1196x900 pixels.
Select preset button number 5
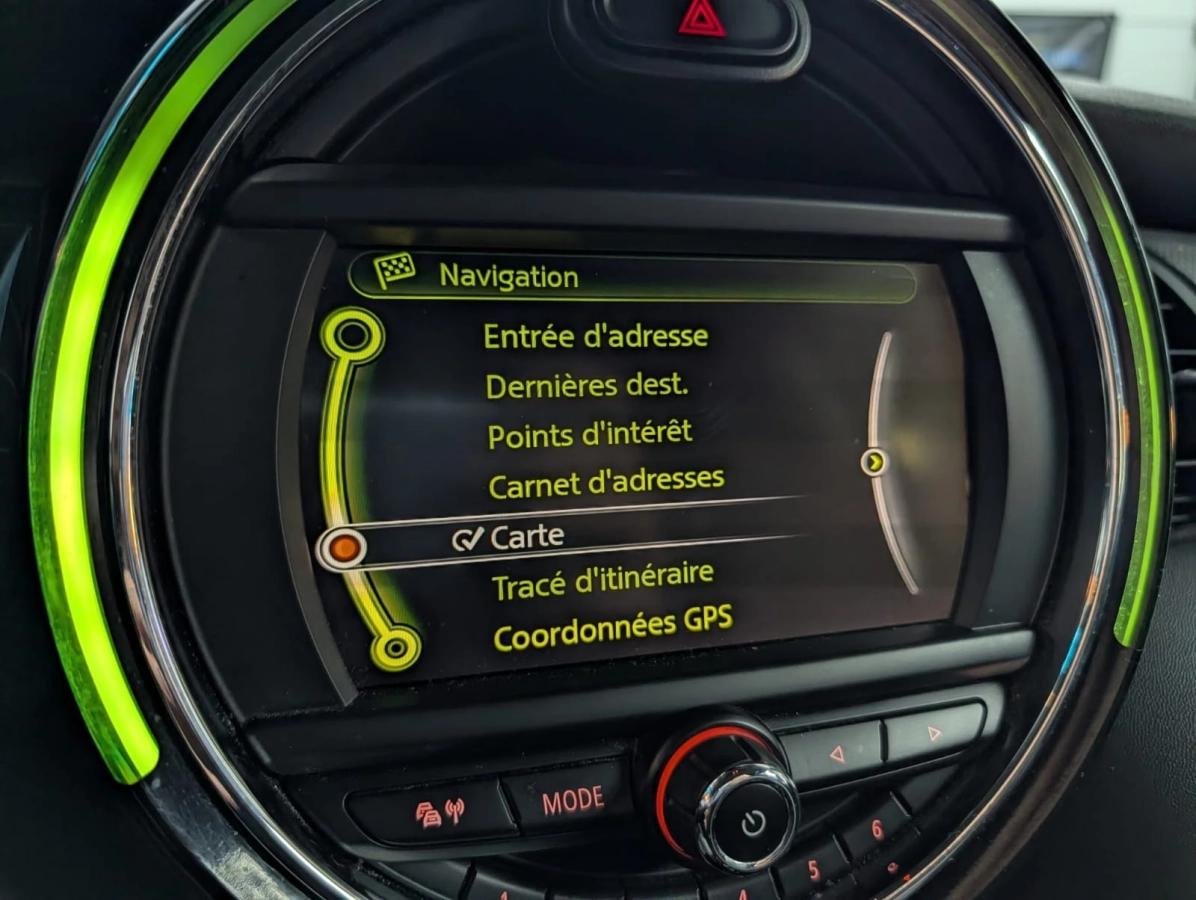tap(814, 870)
